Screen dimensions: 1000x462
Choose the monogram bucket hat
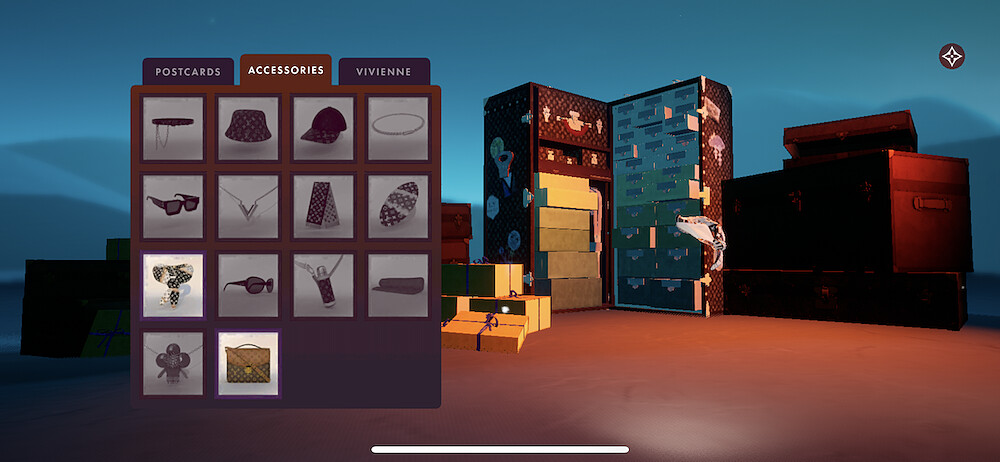(248, 128)
